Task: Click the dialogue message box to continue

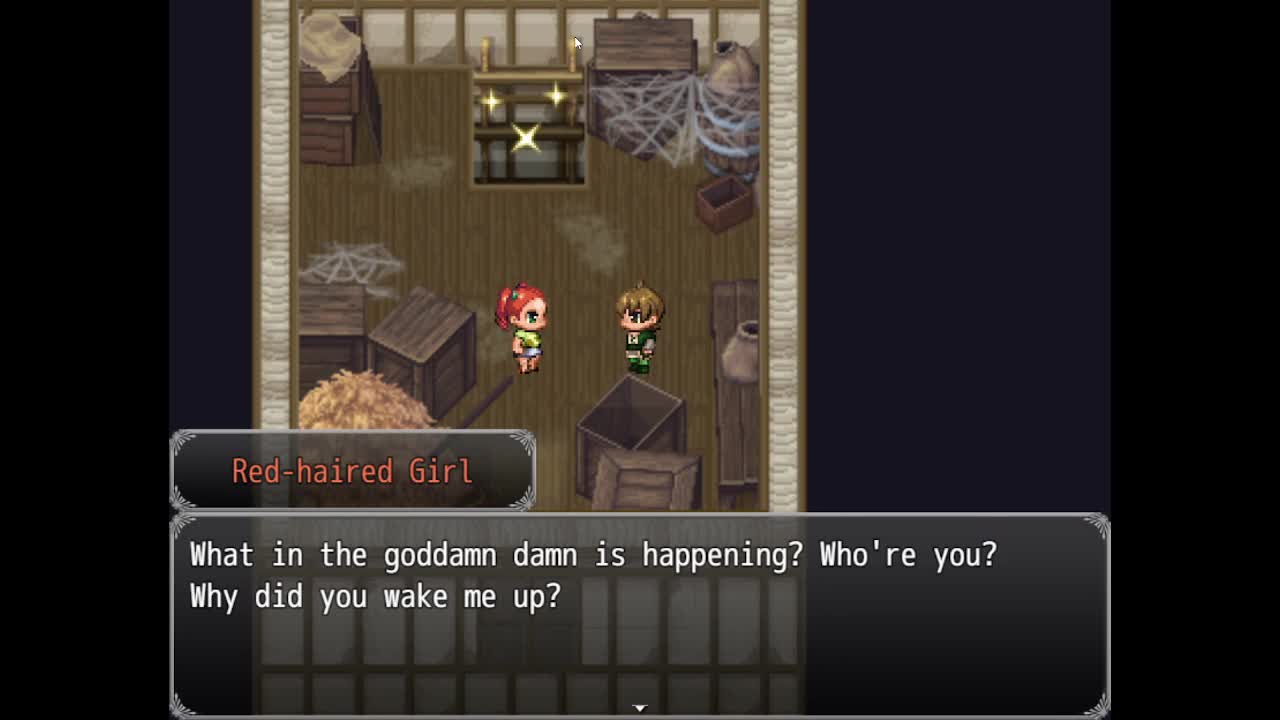Action: [640, 614]
